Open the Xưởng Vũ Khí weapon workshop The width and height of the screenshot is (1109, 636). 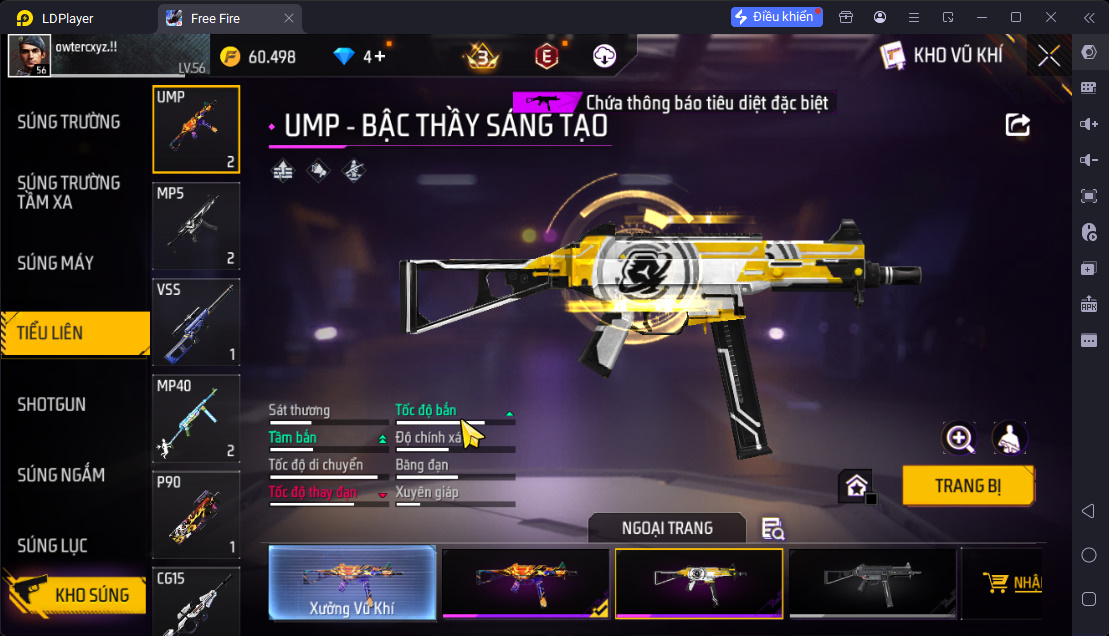point(352,582)
